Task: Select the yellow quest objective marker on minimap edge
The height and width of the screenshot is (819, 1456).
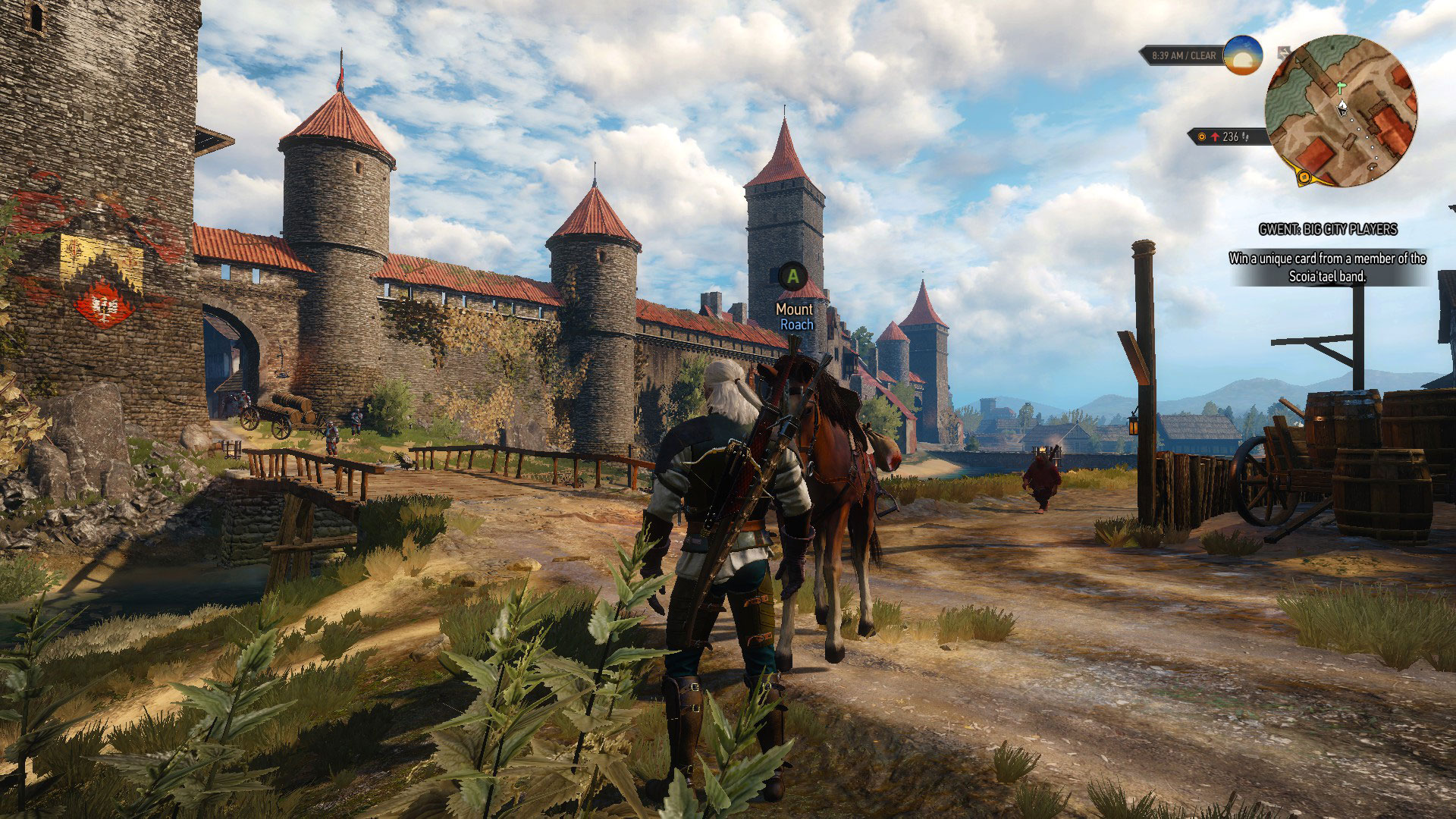Action: click(1304, 177)
